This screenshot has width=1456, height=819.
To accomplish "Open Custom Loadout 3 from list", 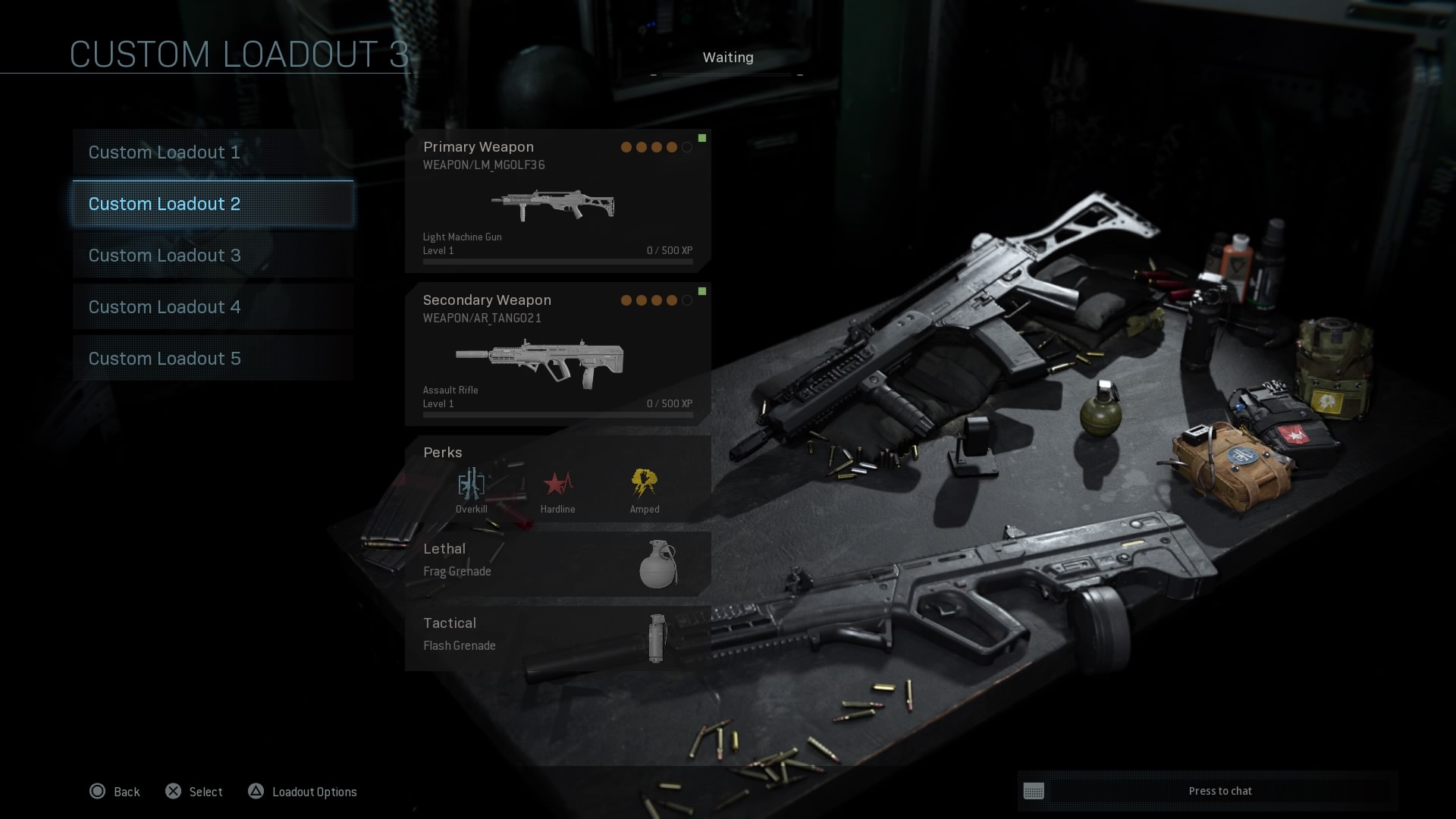I will (213, 256).
